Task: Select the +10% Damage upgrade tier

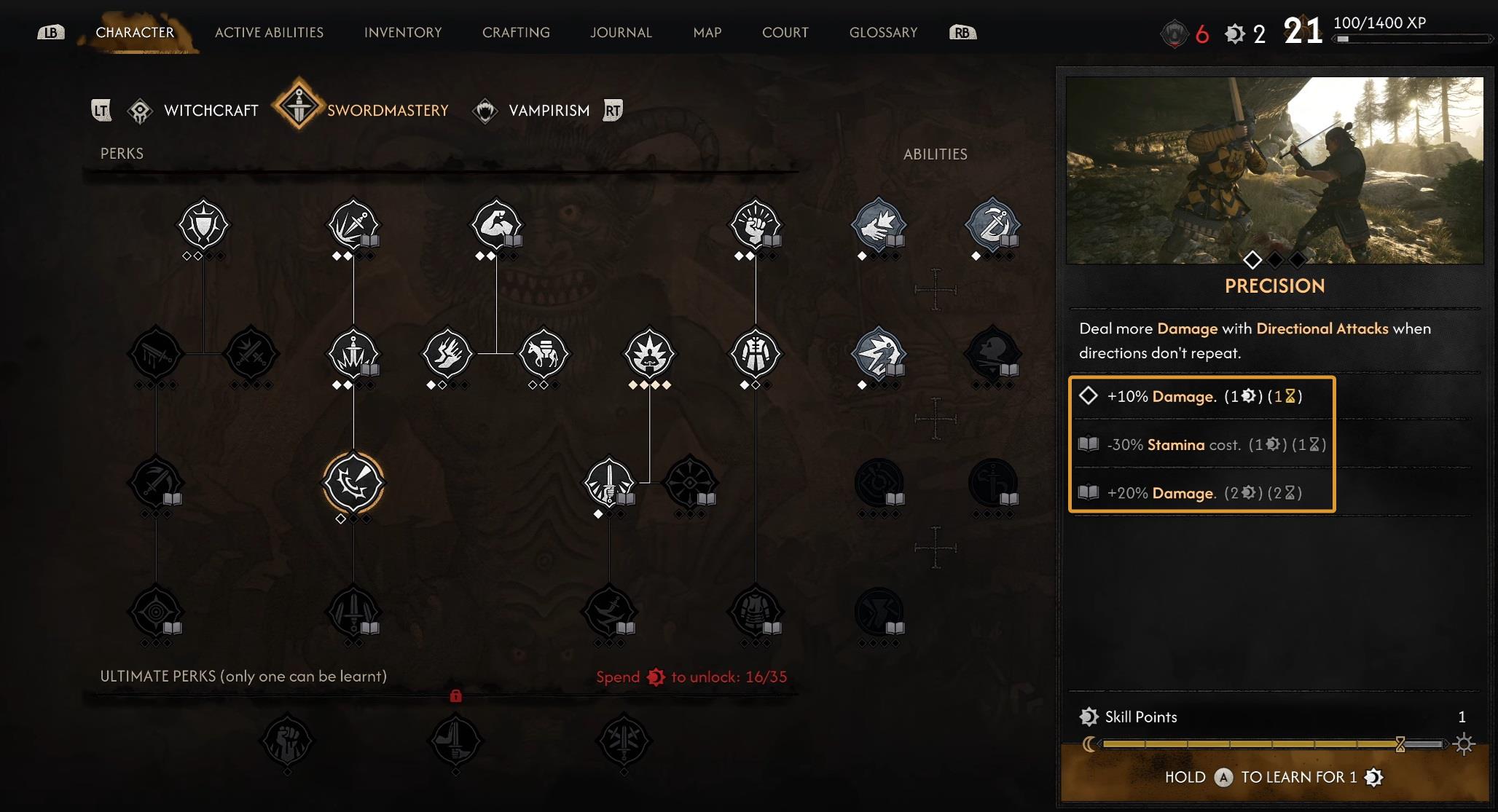Action: point(1202,396)
